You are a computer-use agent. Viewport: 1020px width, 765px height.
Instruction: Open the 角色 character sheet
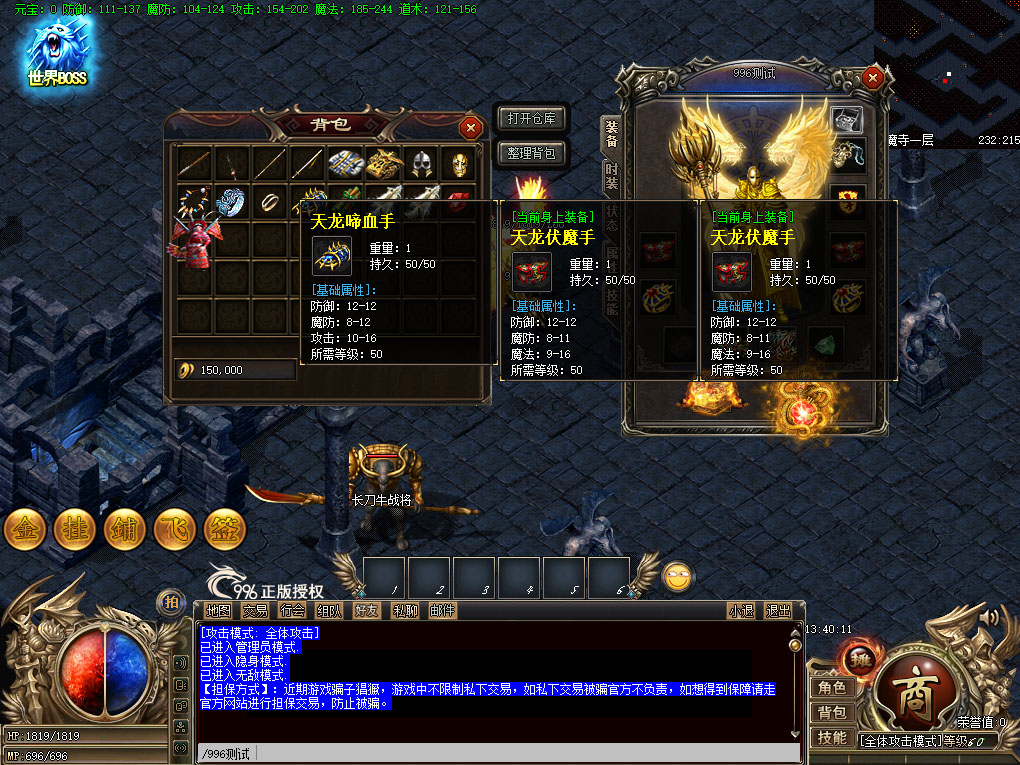832,688
